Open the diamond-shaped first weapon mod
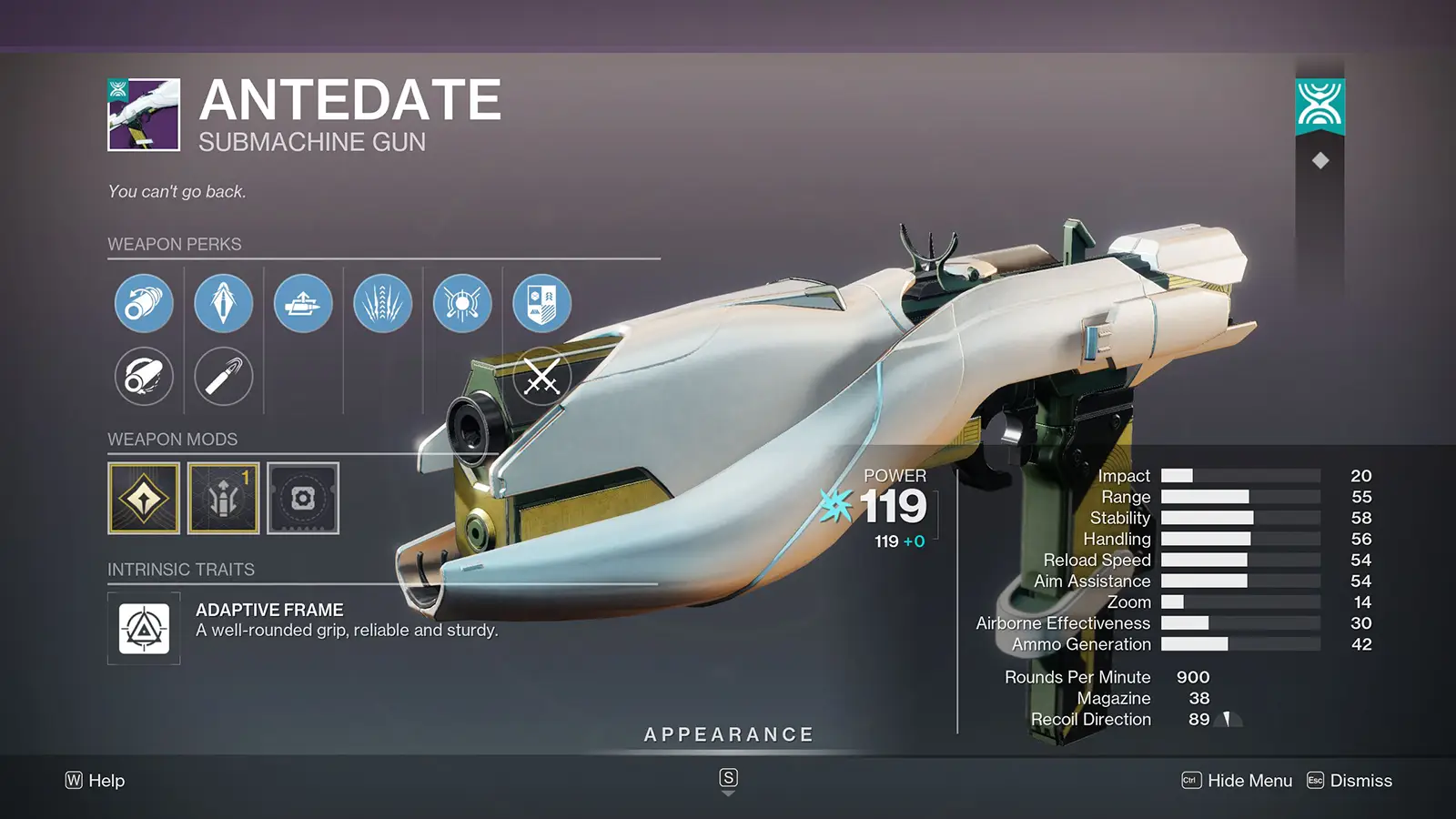The image size is (1456, 819). tap(143, 499)
